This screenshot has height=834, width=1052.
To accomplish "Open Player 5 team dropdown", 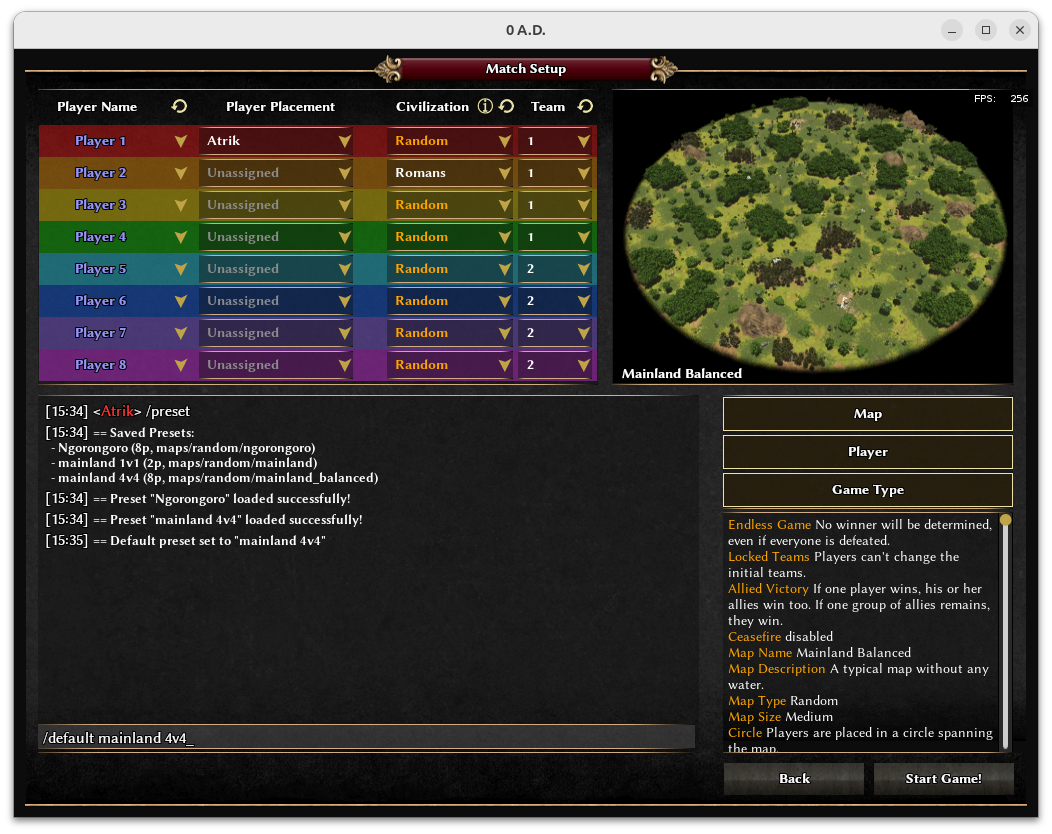I will [557, 269].
